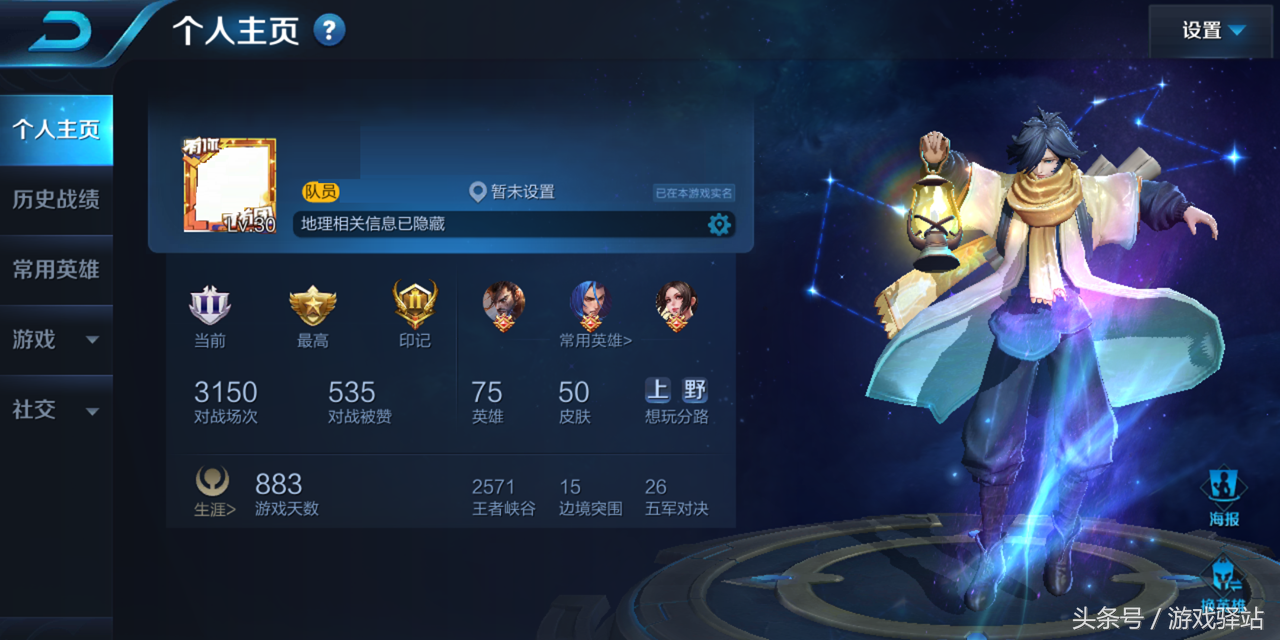Expand the 游戏 side menu

click(56, 340)
